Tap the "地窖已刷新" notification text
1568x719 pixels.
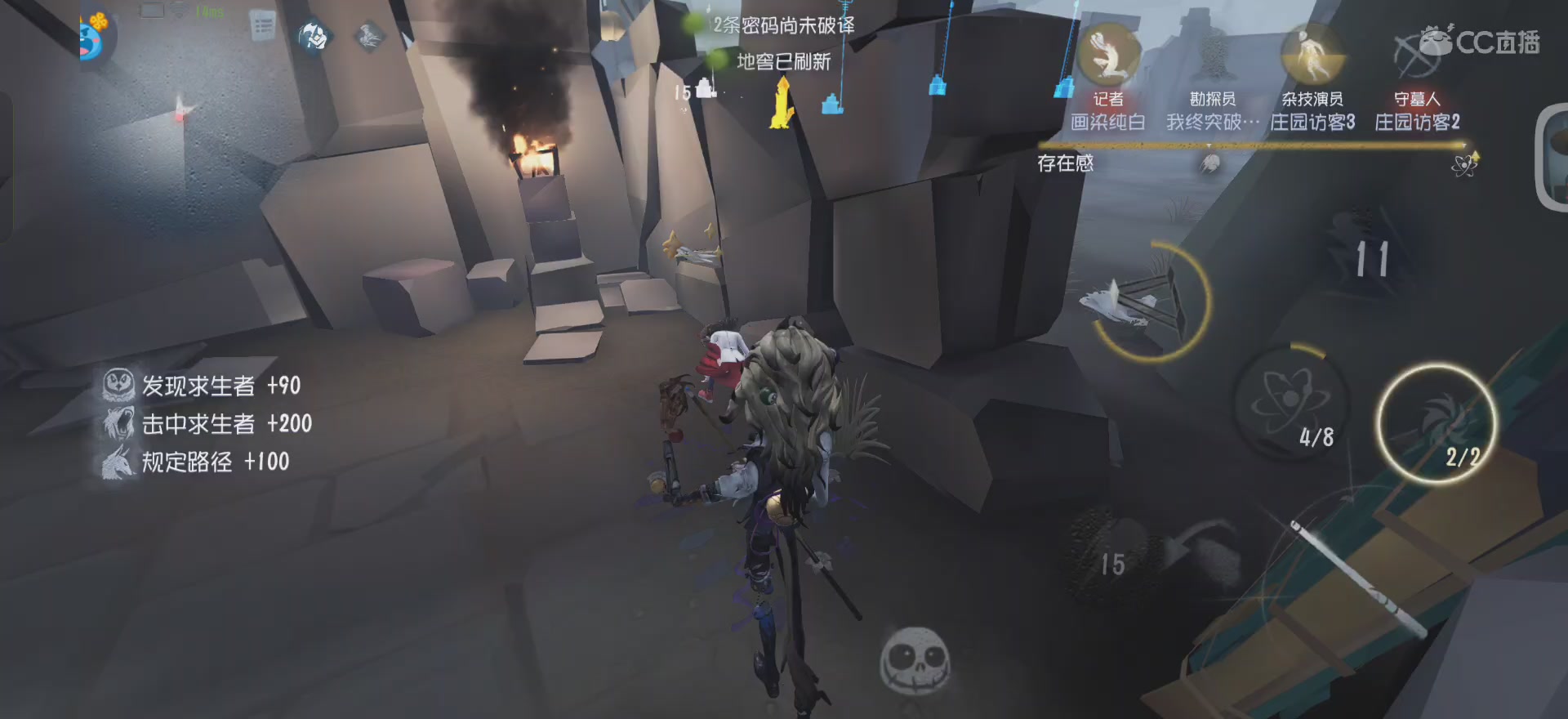[782, 63]
